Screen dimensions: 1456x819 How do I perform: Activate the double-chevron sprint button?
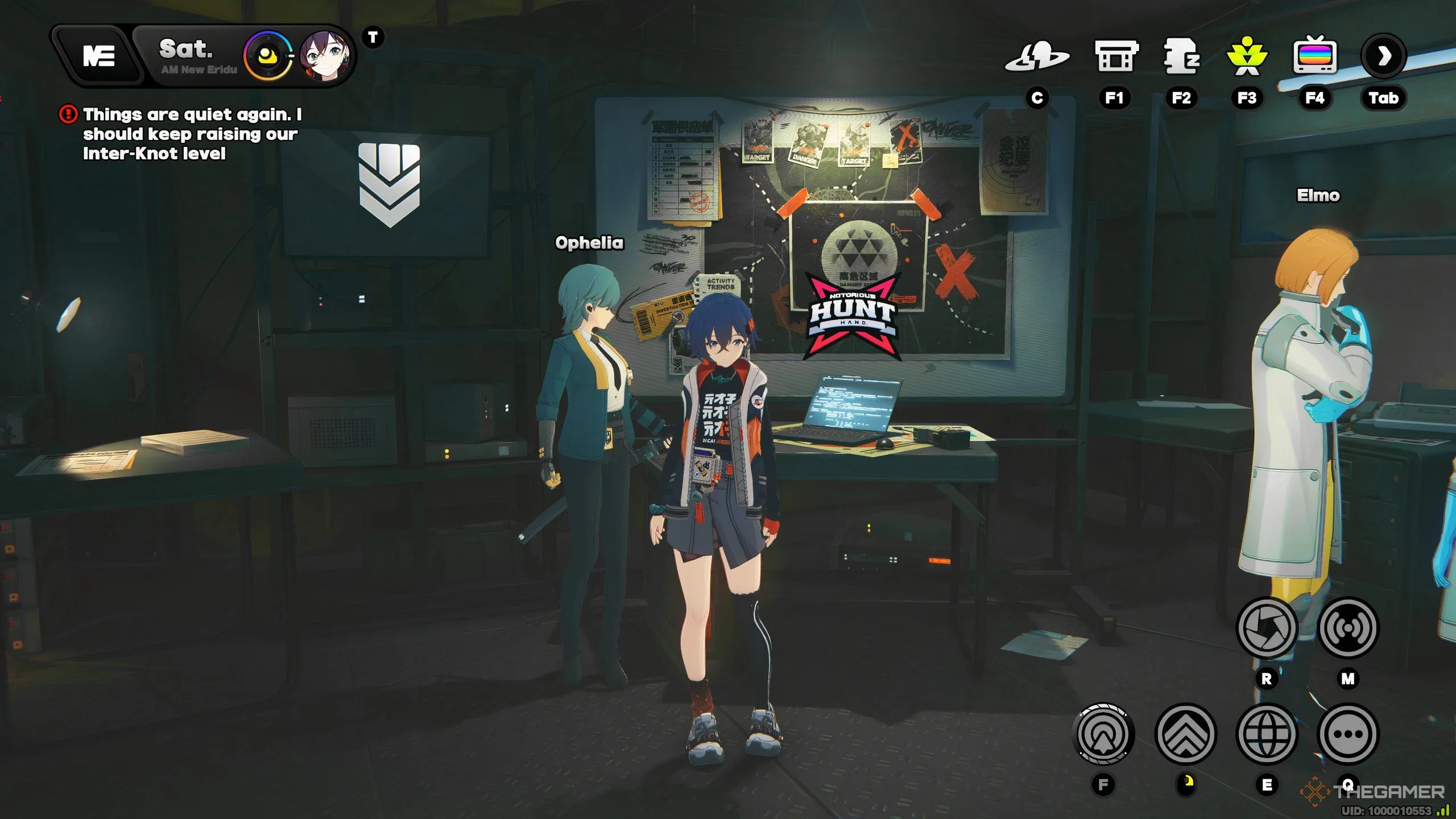pos(1186,734)
